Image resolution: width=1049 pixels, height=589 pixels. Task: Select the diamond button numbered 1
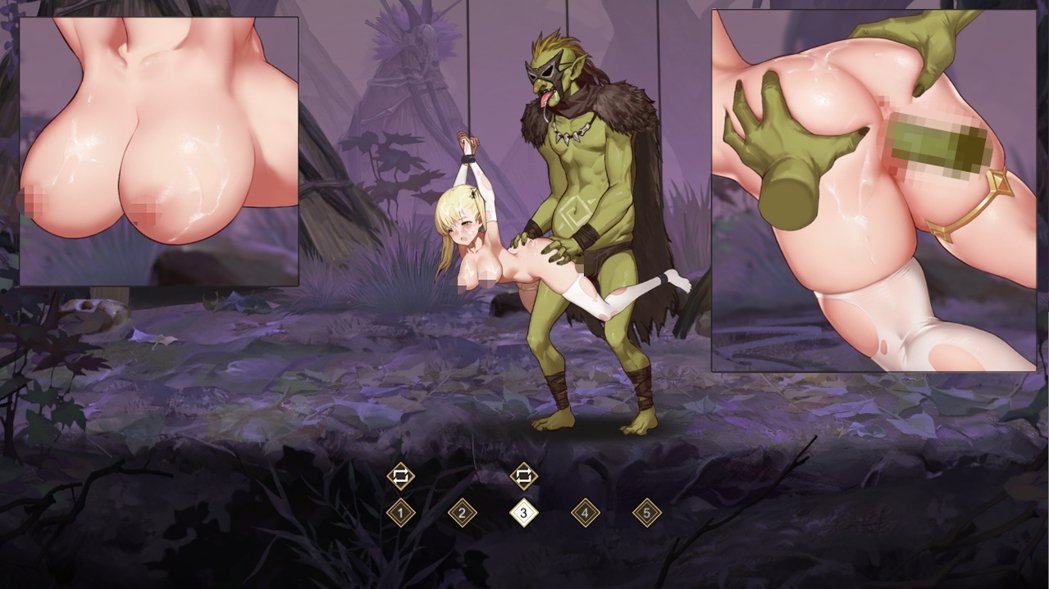pyautogui.click(x=401, y=513)
